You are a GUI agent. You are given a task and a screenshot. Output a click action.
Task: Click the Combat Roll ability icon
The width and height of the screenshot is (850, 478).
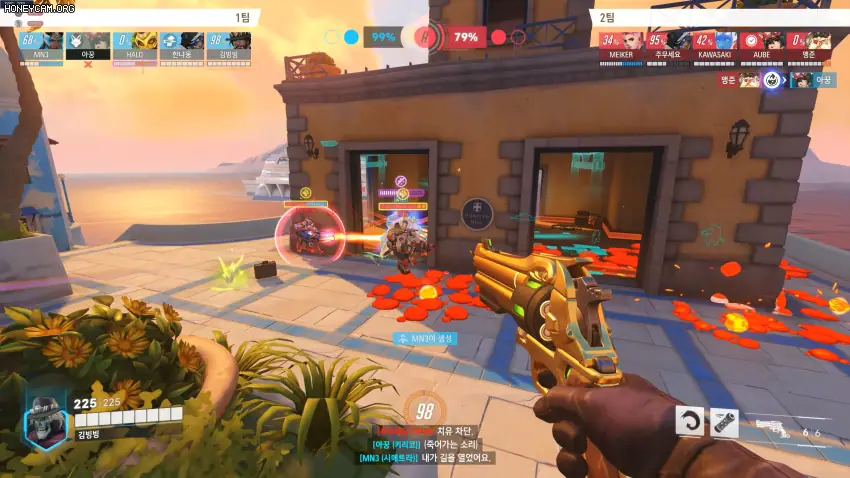(x=690, y=421)
